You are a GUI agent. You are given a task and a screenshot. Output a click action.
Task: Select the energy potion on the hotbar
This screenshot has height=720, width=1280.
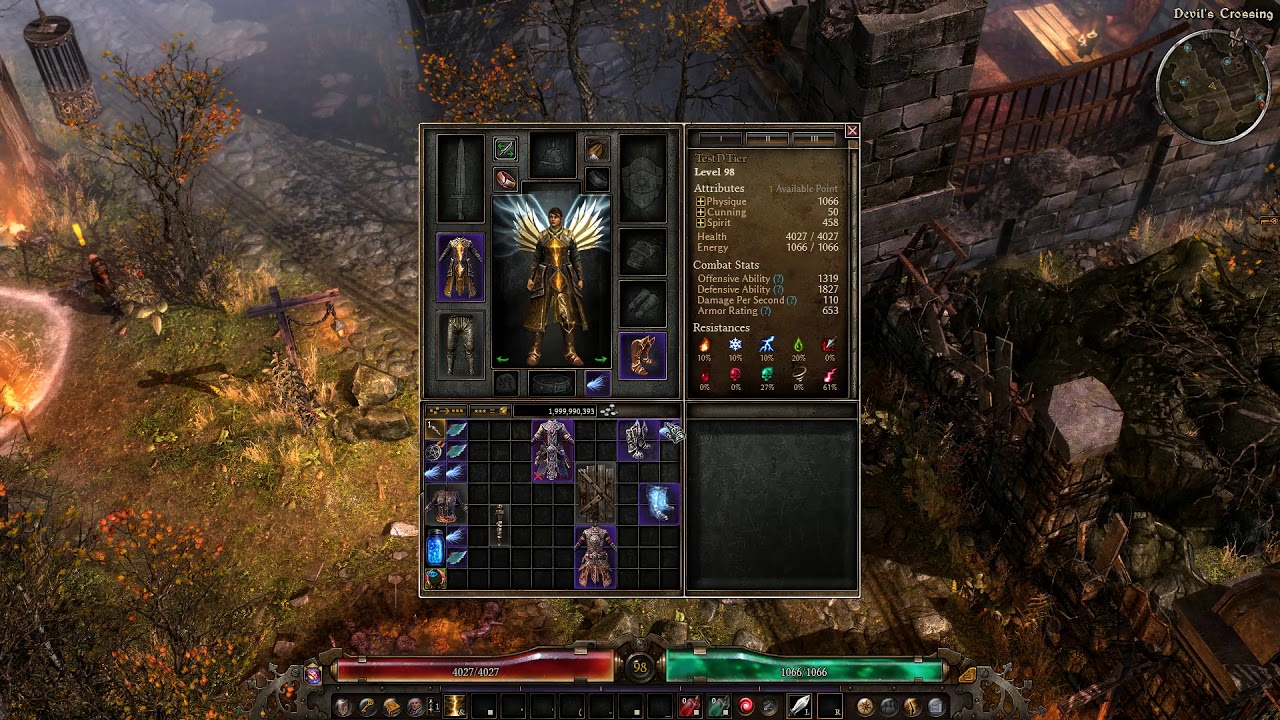719,706
